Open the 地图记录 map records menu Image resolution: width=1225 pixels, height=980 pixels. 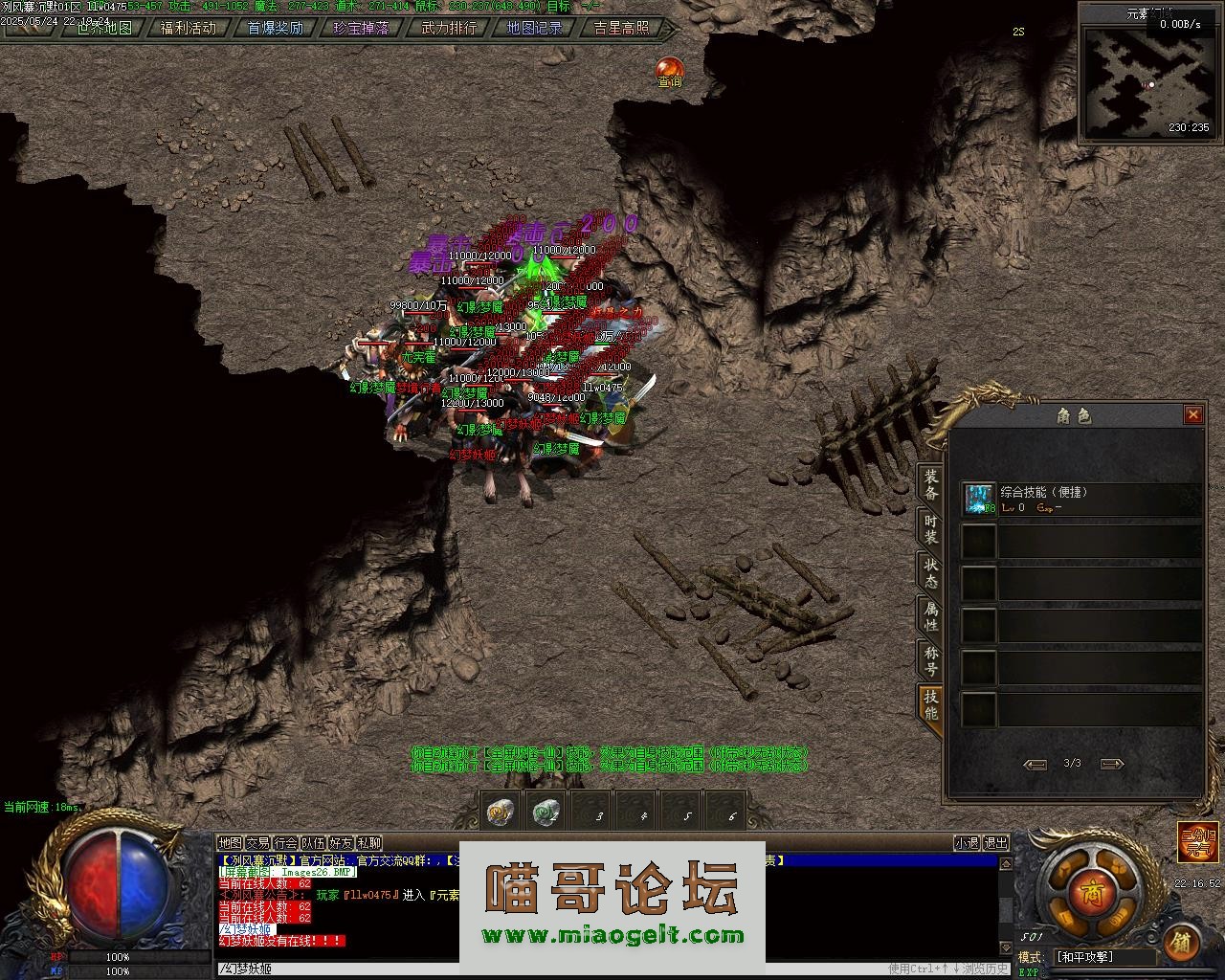534,28
